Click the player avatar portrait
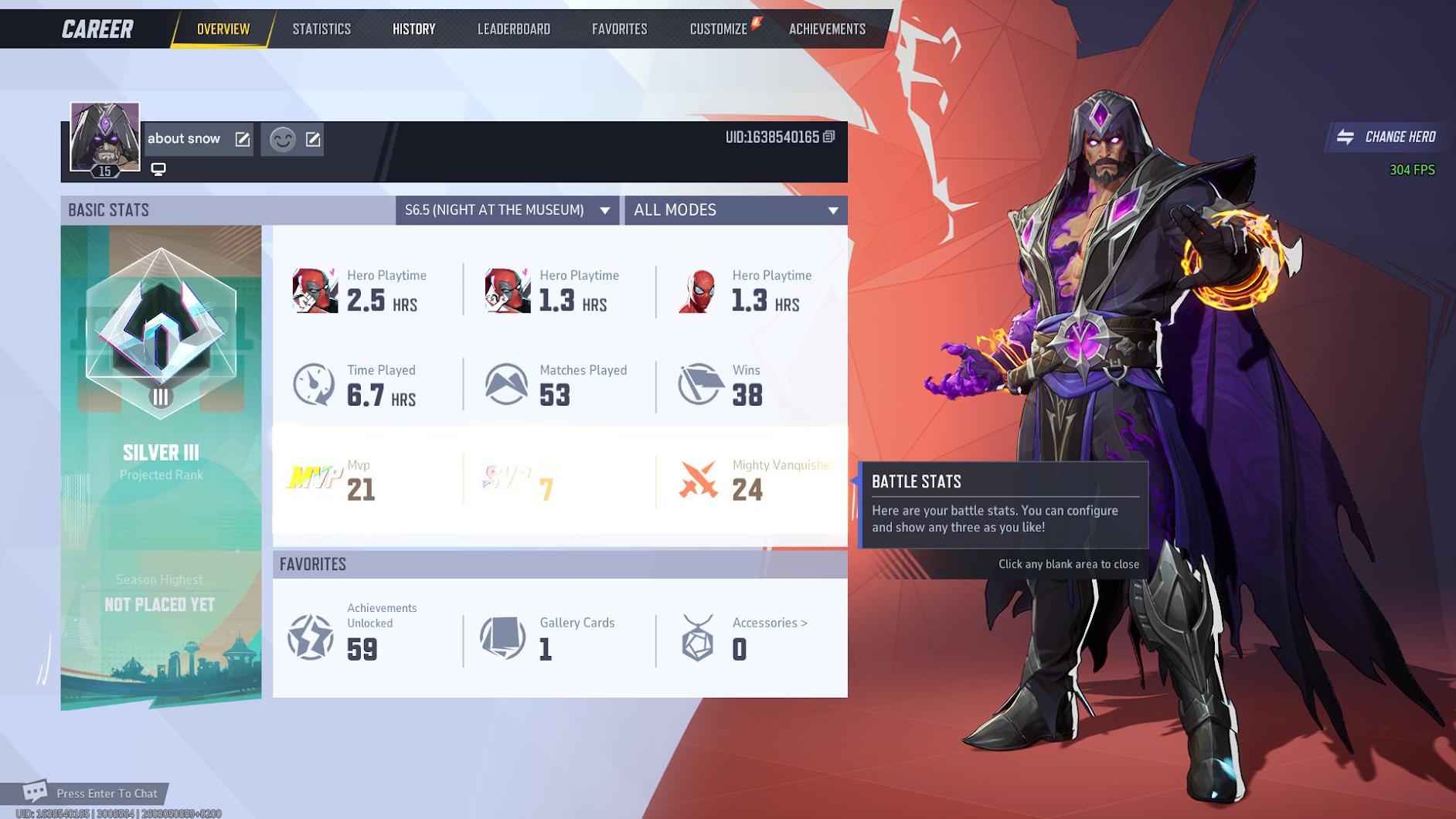 pos(104,135)
